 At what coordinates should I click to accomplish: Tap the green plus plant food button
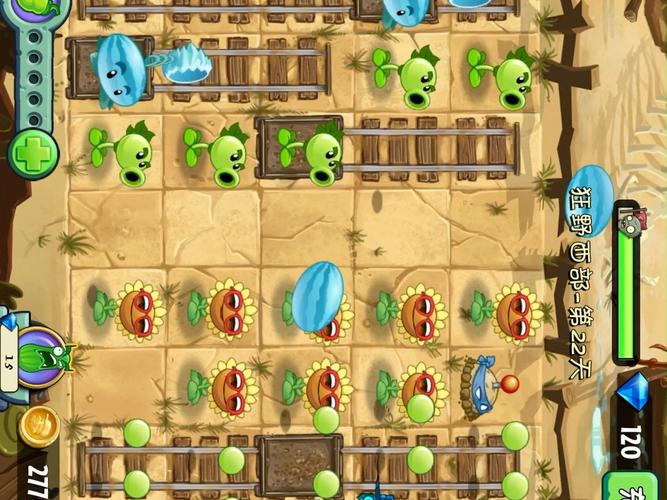coord(33,155)
